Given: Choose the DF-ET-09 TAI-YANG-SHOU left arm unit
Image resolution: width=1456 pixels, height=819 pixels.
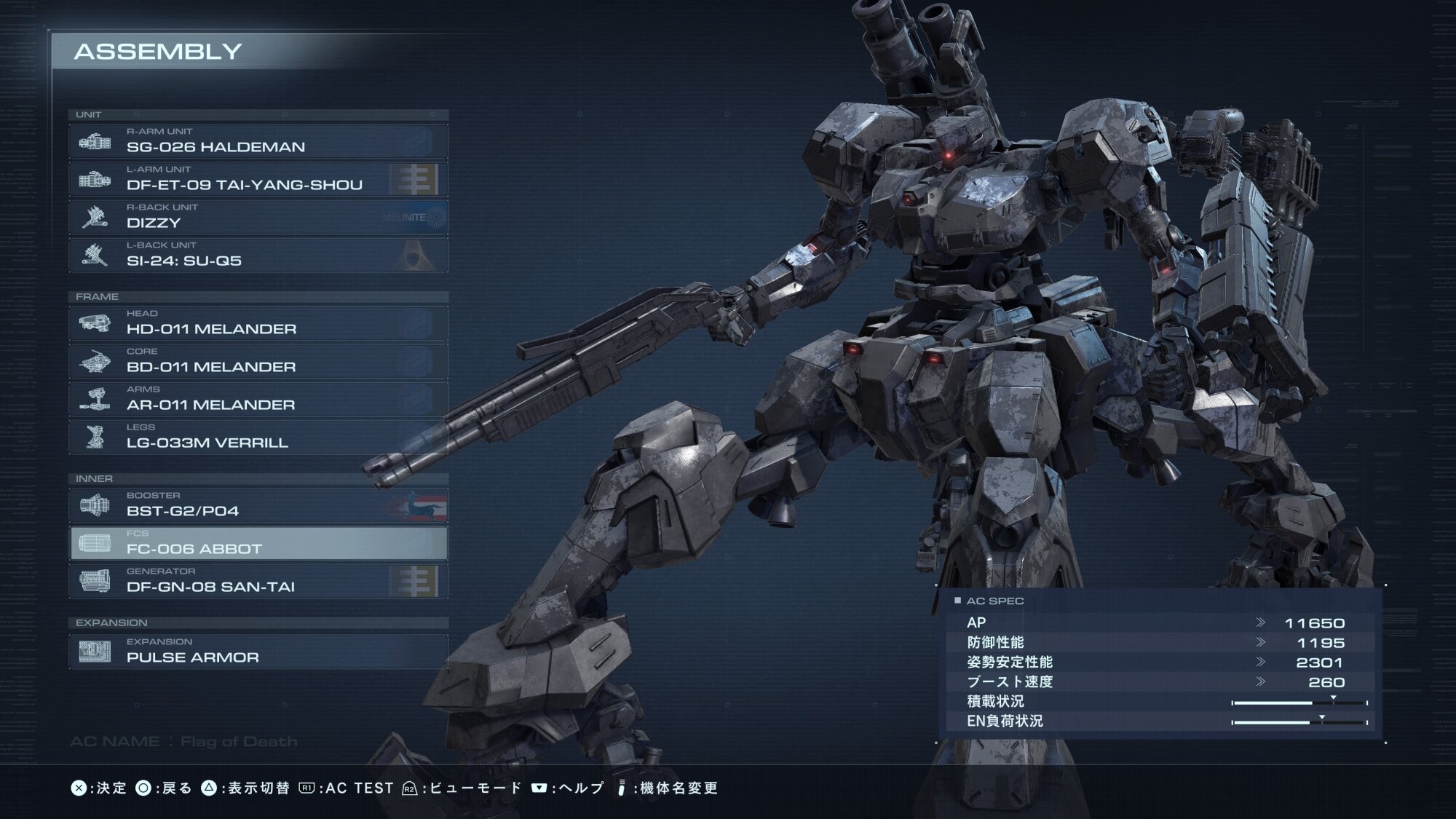Looking at the screenshot, I should [258, 179].
